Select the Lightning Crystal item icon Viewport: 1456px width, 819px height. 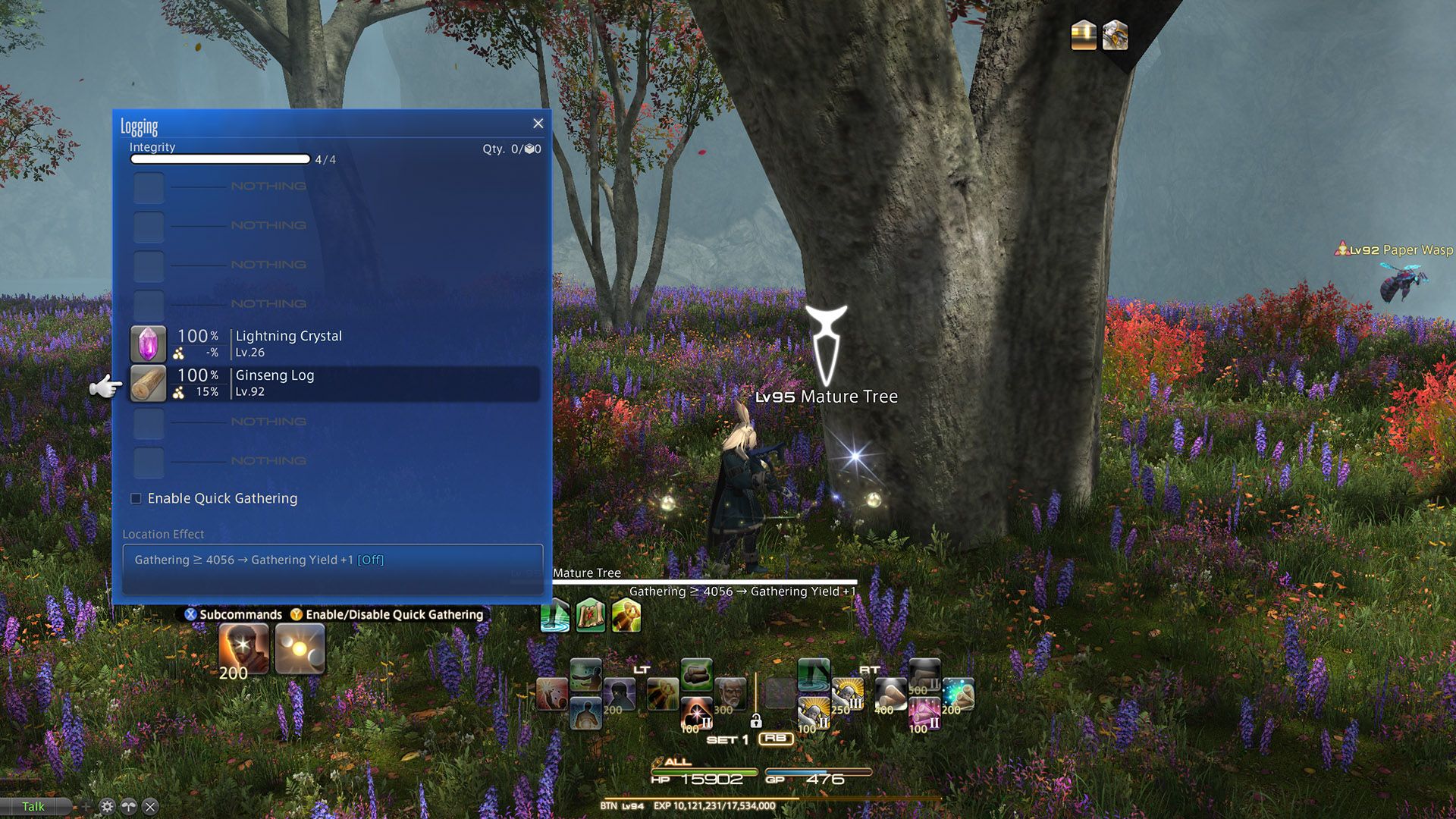coord(149,344)
